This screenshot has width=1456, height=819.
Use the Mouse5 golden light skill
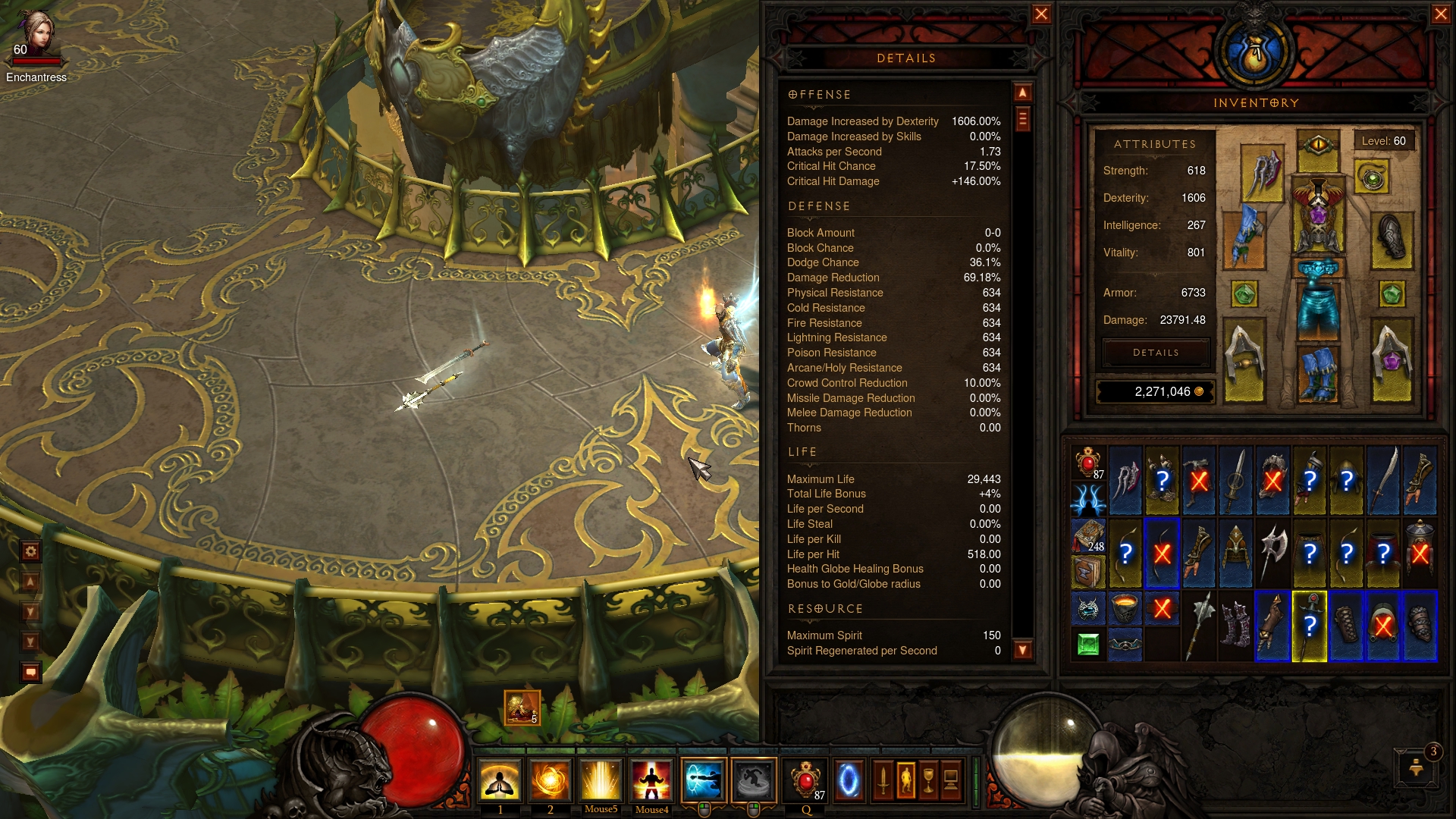(601, 780)
